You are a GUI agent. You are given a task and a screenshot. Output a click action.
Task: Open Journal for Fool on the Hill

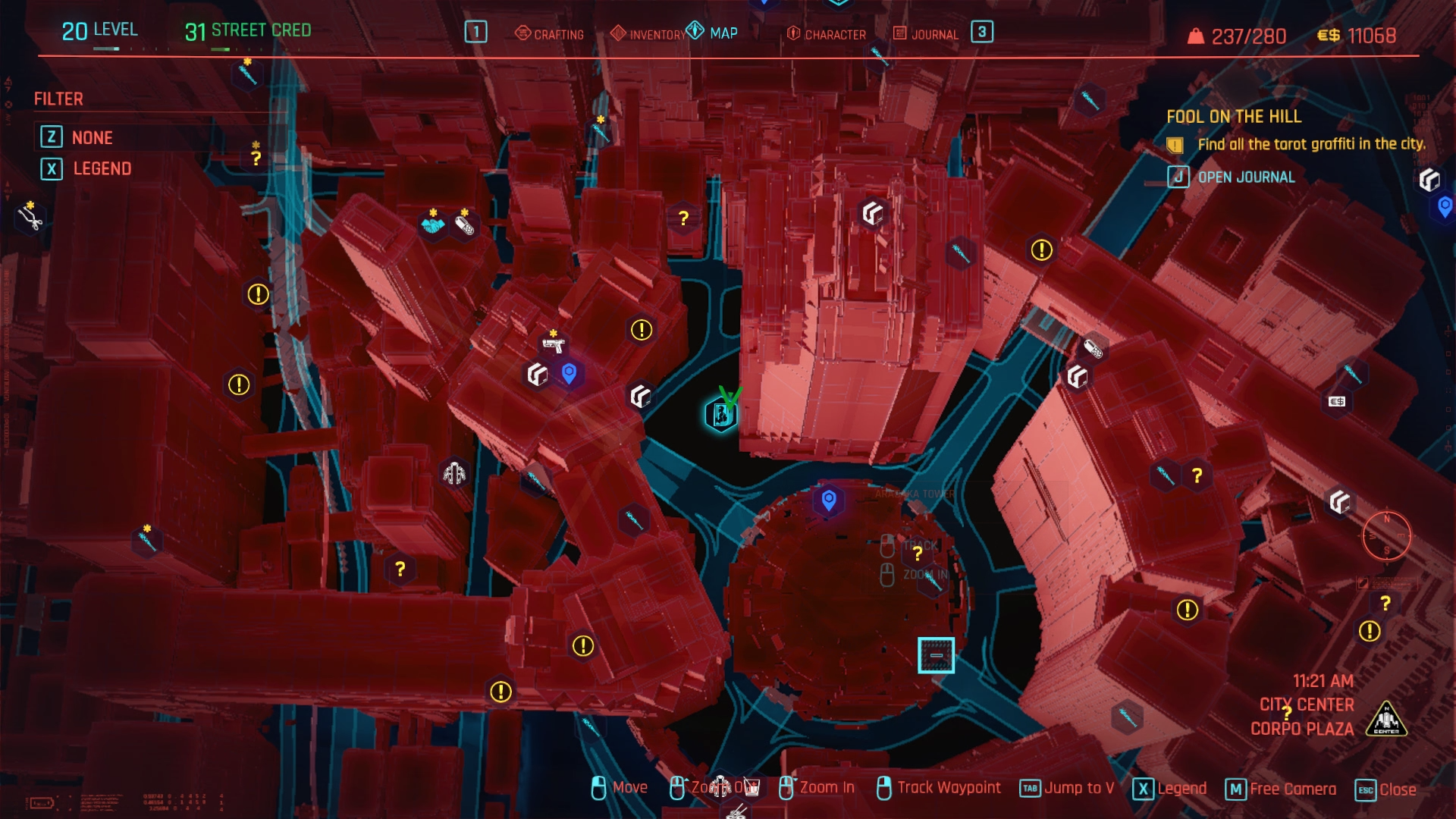tap(1245, 177)
